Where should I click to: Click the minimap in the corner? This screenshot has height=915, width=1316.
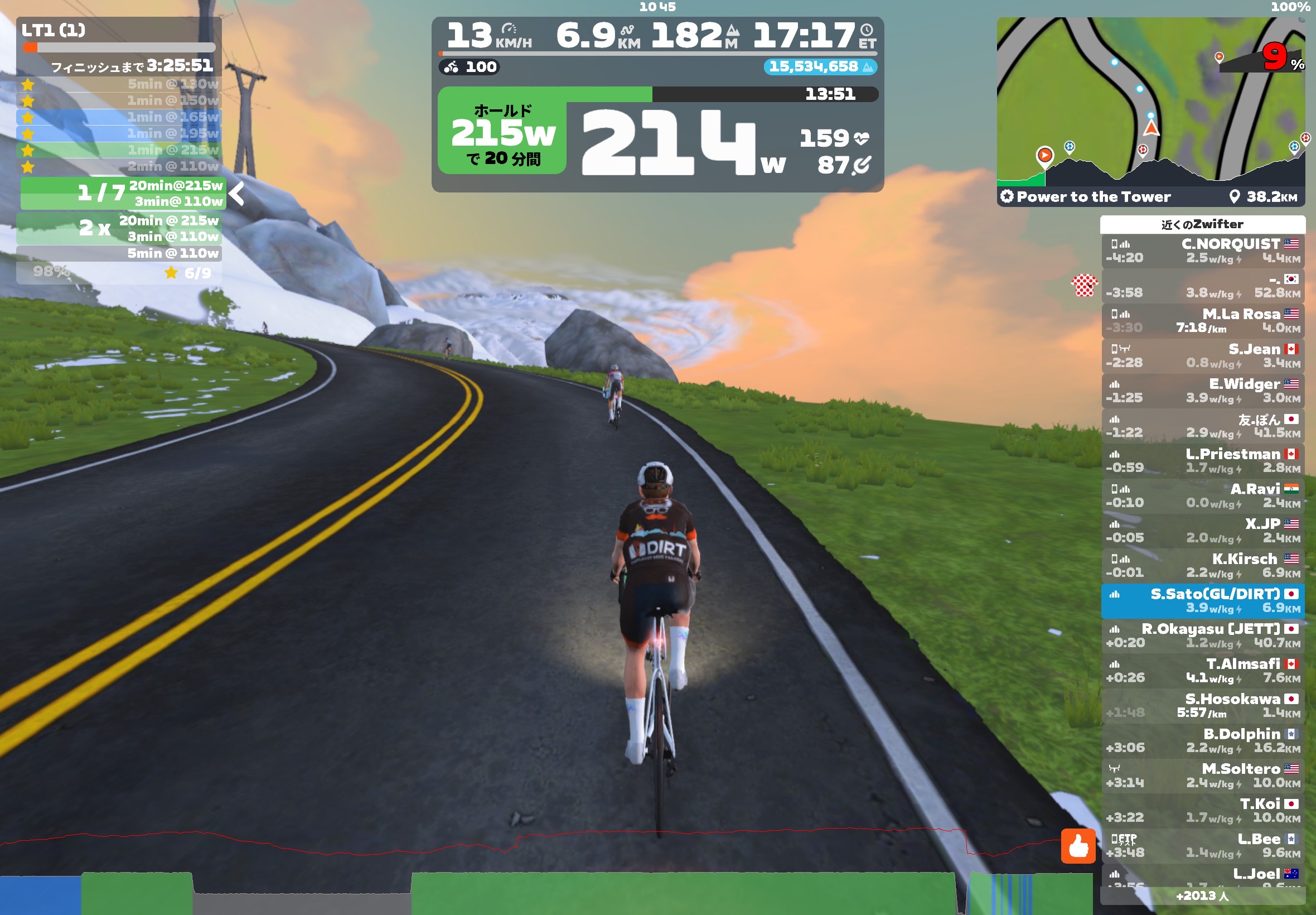click(x=1150, y=100)
